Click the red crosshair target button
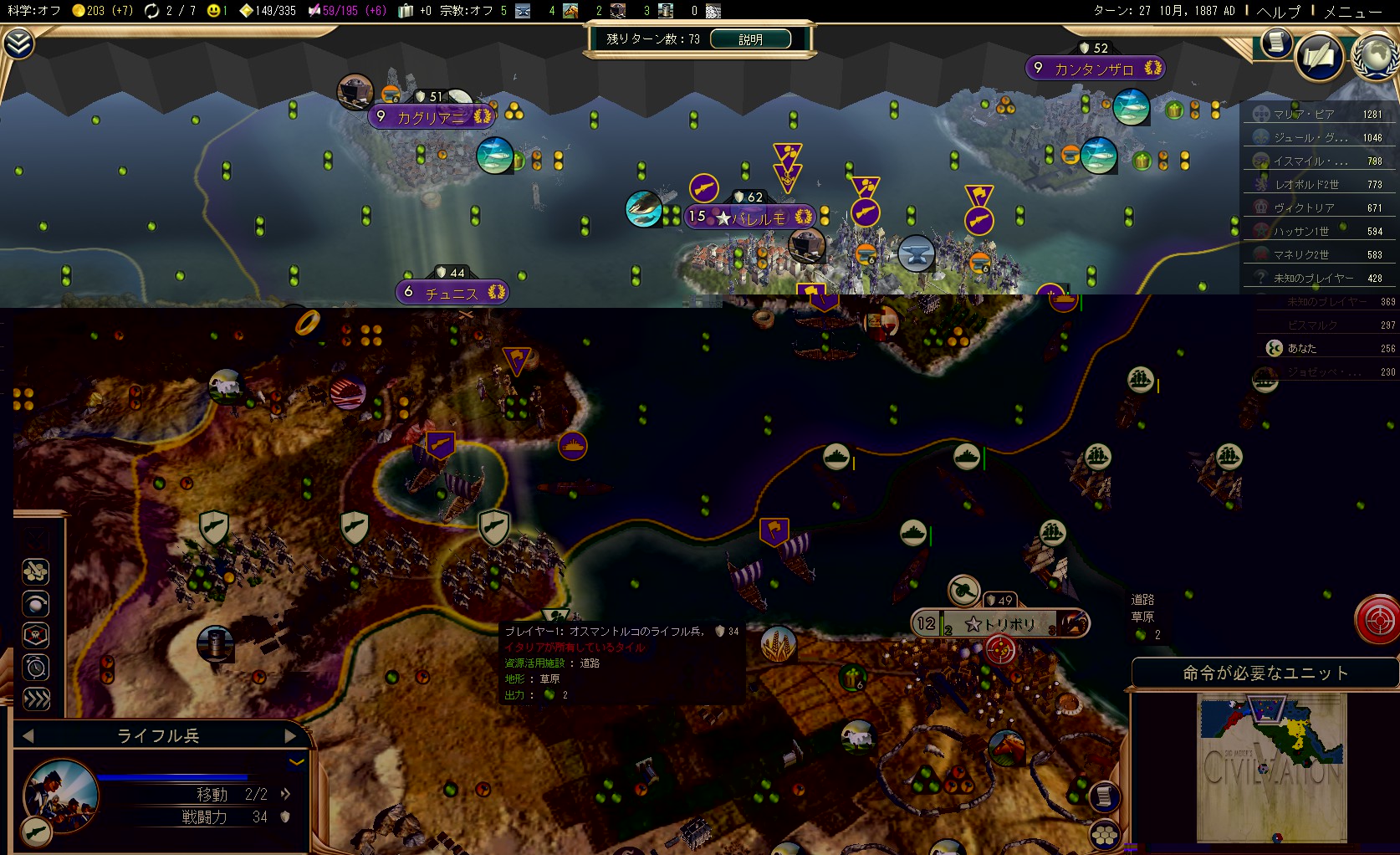Image resolution: width=1400 pixels, height=855 pixels. coord(1377,620)
